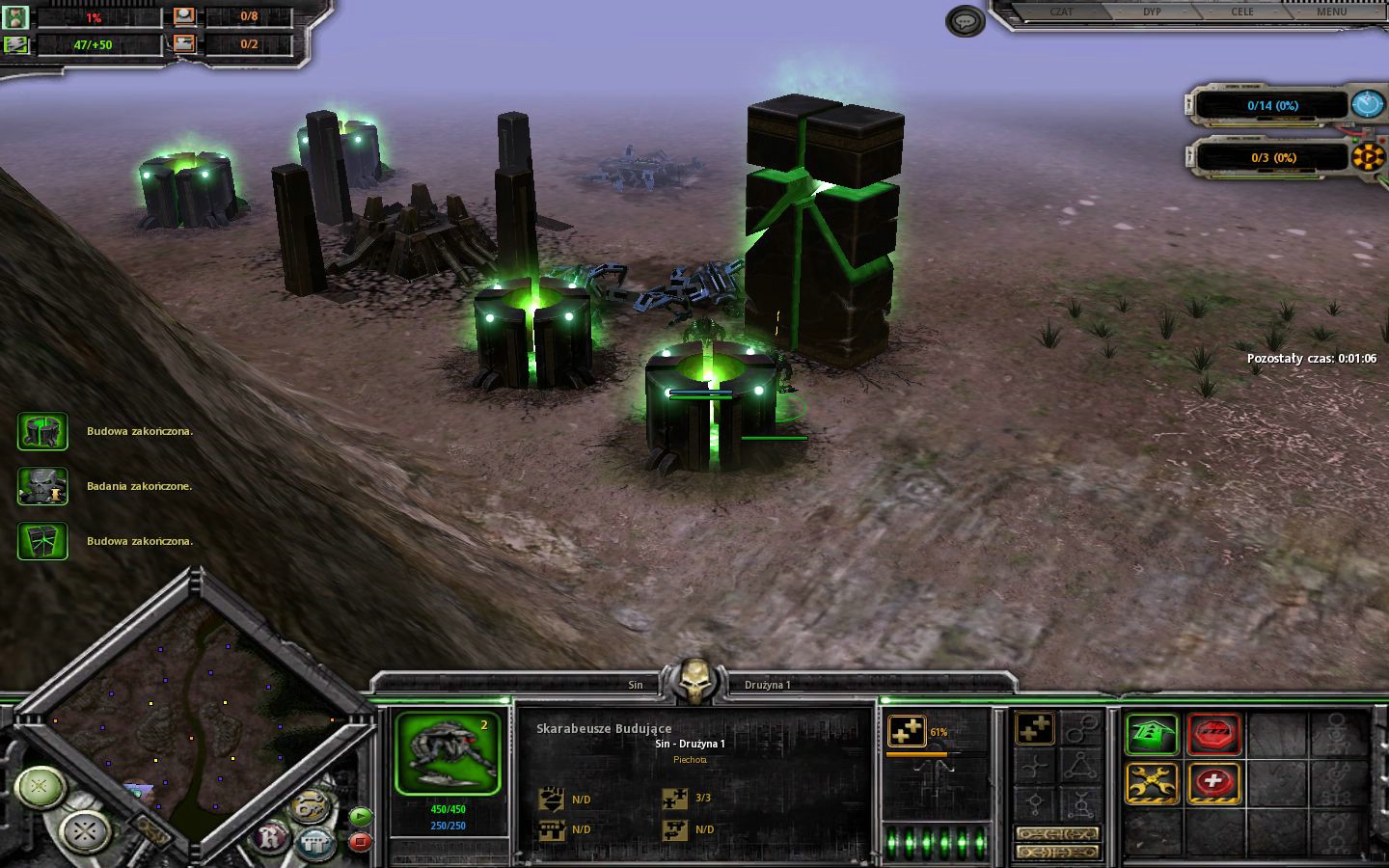Click the blue pillared building button near minimap

[314, 844]
